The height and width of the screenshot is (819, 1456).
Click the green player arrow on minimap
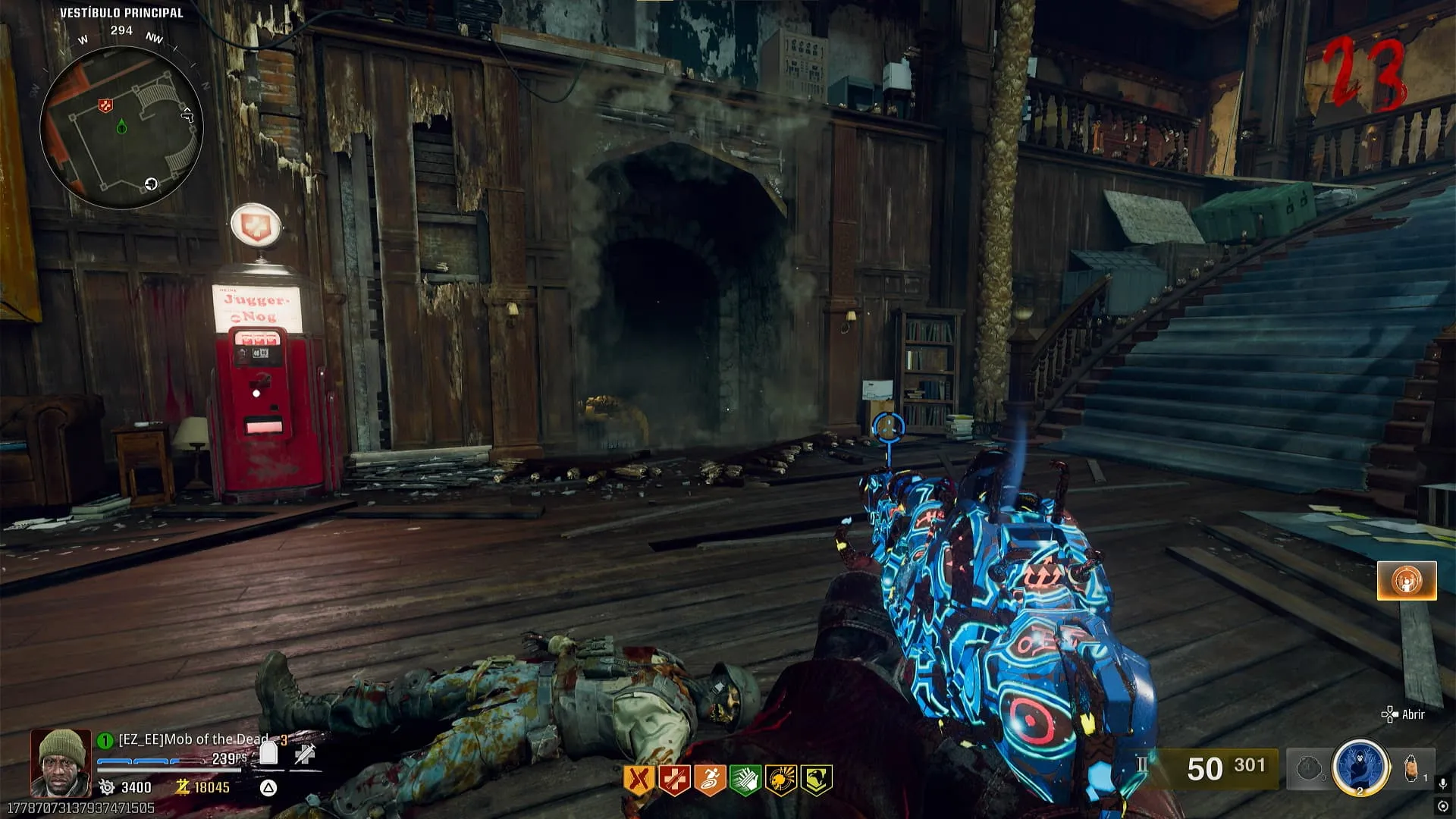point(121,127)
